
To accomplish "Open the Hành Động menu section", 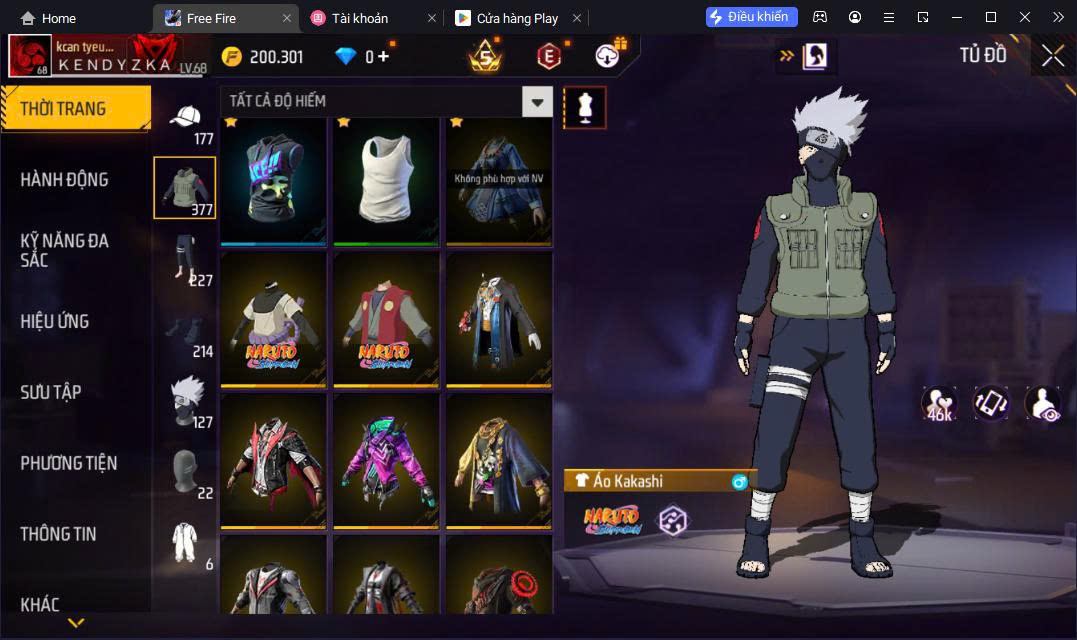I will point(64,180).
